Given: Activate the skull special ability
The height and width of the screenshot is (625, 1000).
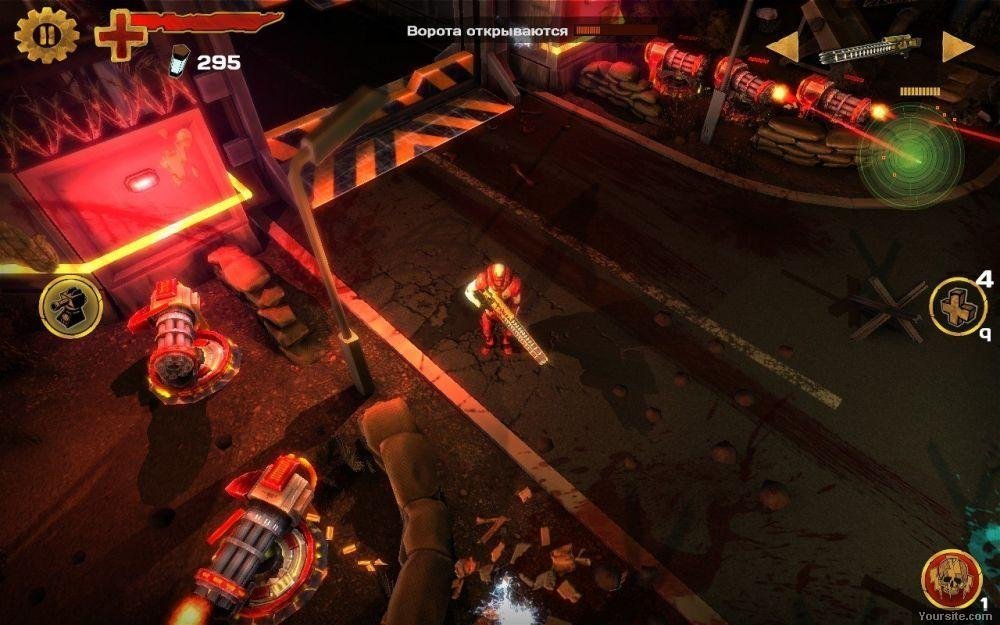Looking at the screenshot, I should pos(951,578).
